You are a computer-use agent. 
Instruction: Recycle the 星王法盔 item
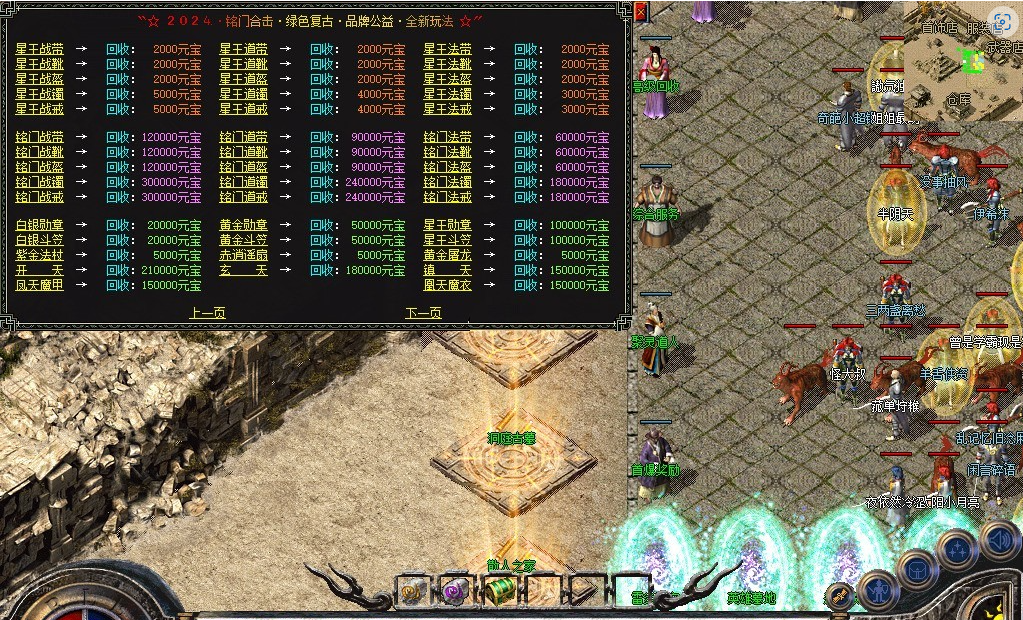pyautogui.click(x=447, y=79)
